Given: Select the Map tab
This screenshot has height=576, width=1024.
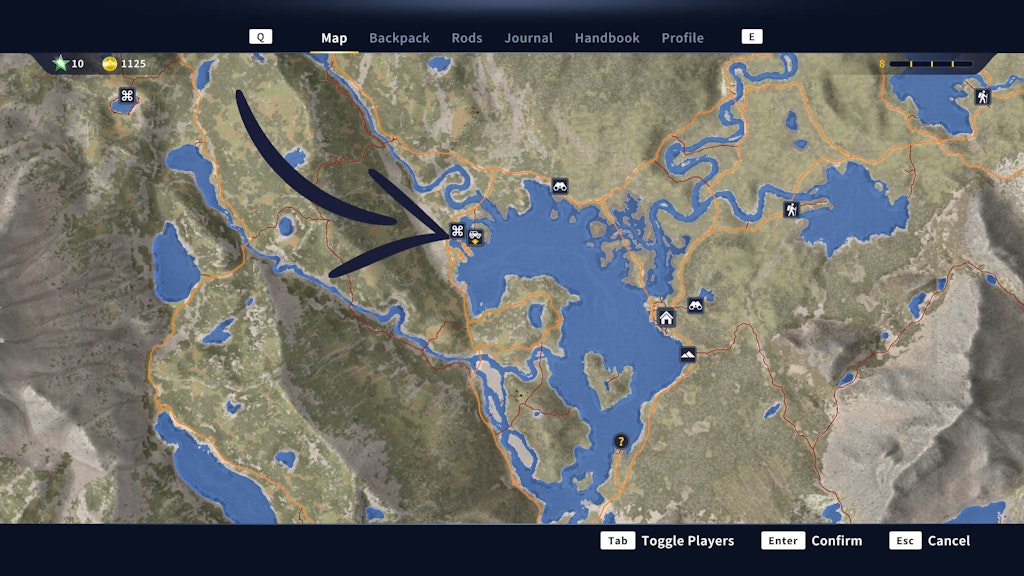Looking at the screenshot, I should (x=334, y=38).
